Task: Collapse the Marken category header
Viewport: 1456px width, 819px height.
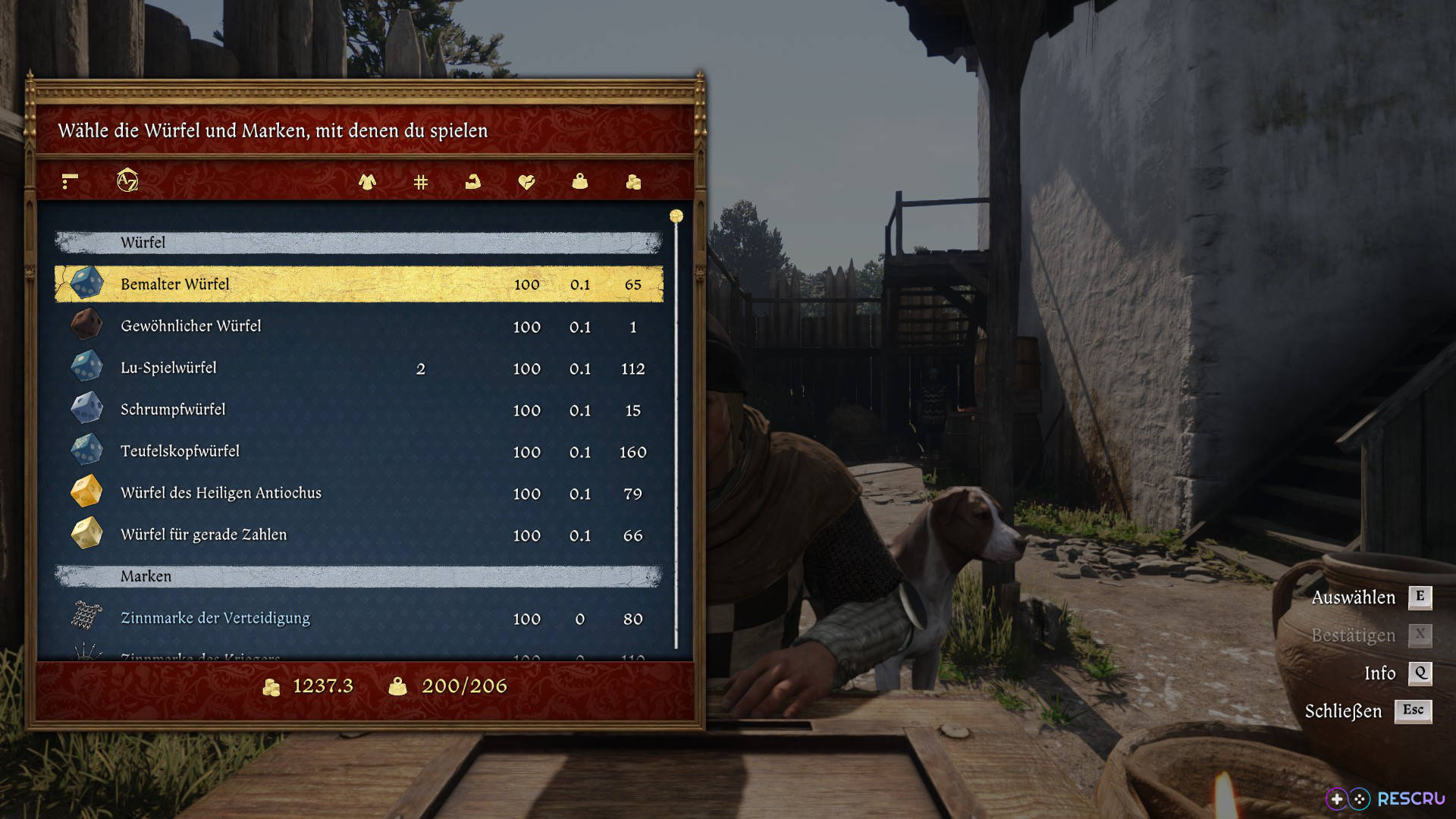Action: pos(359,576)
